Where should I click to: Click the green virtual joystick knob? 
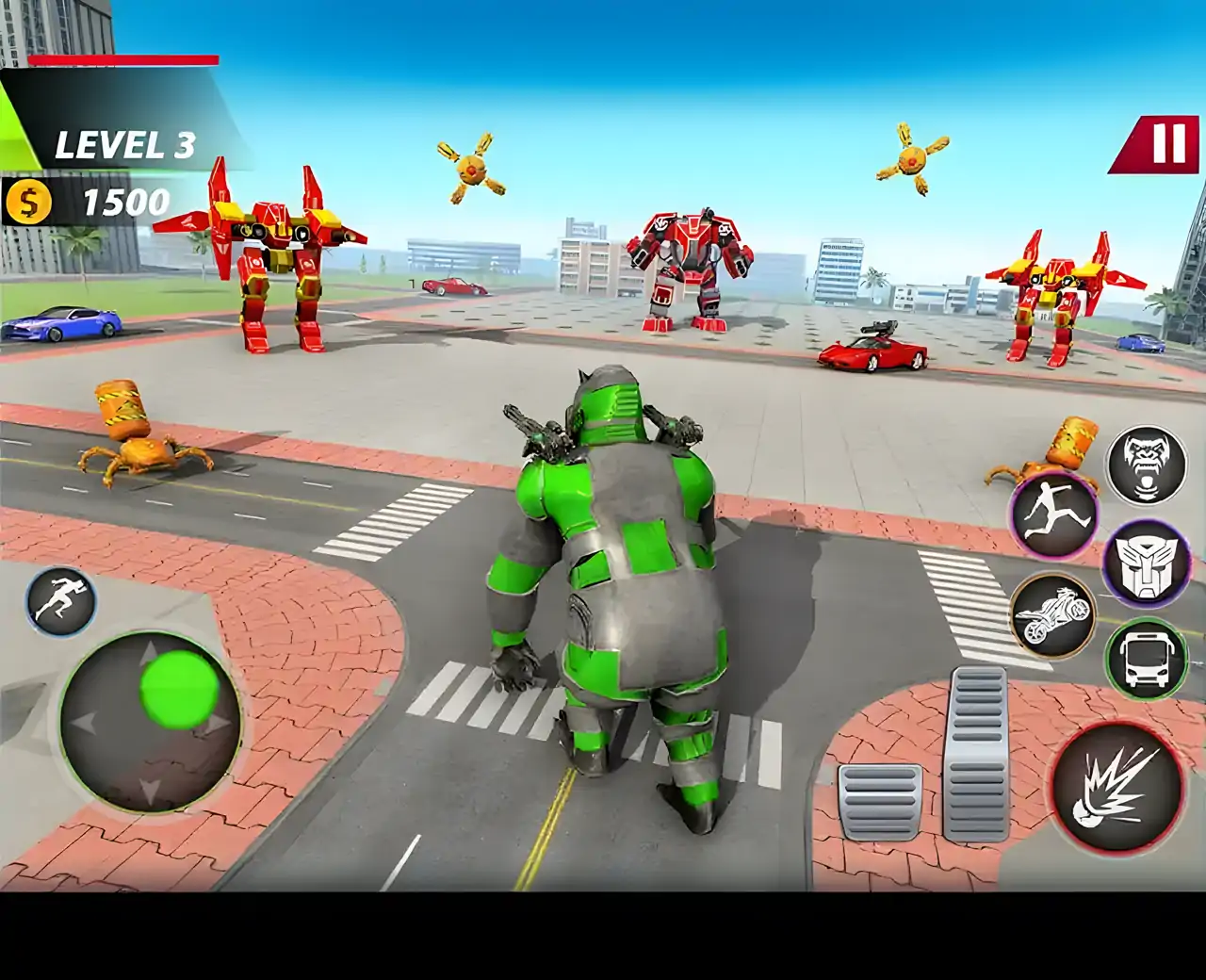pos(179,689)
